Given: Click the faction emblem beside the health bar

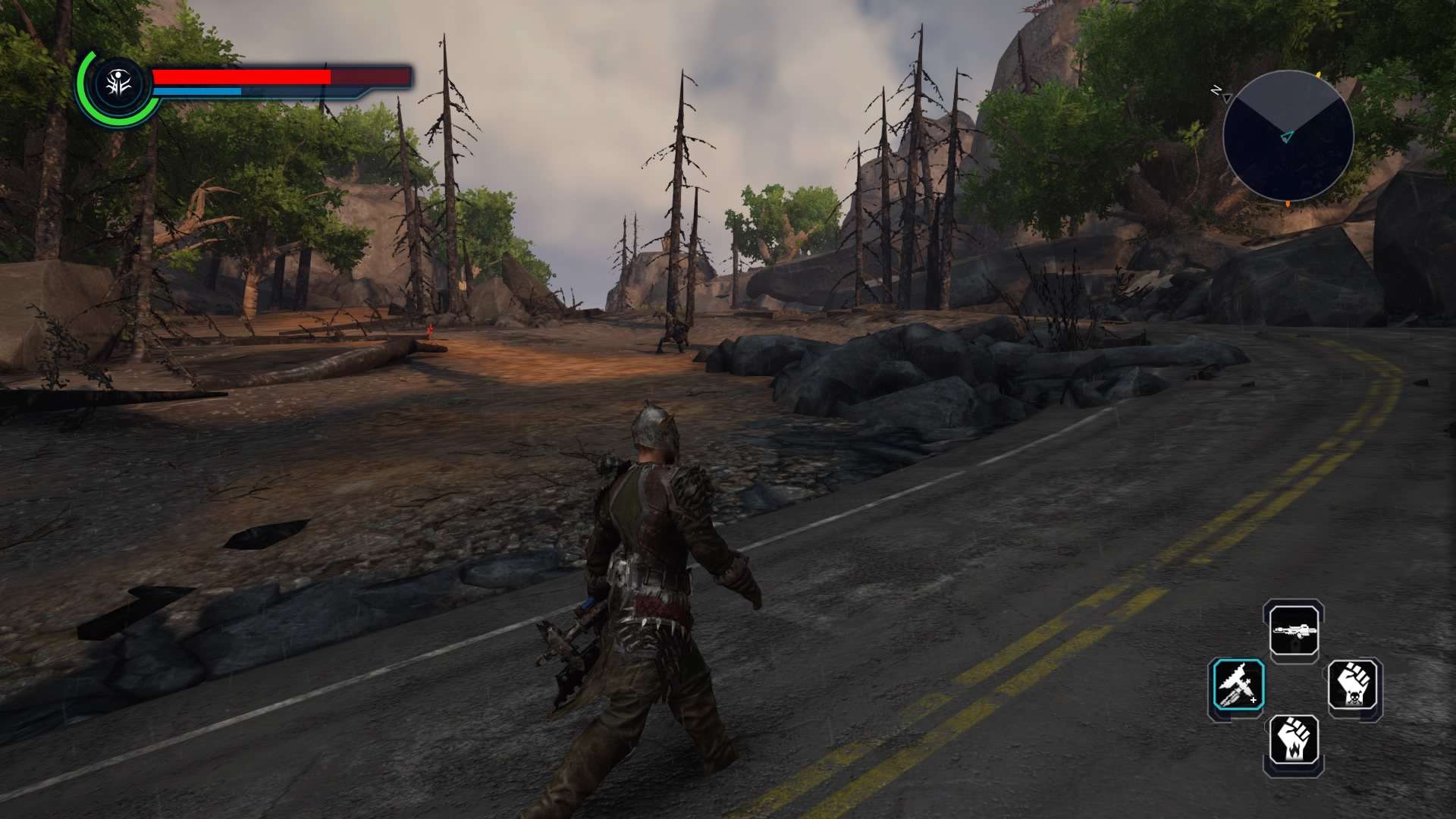Looking at the screenshot, I should coord(119,86).
